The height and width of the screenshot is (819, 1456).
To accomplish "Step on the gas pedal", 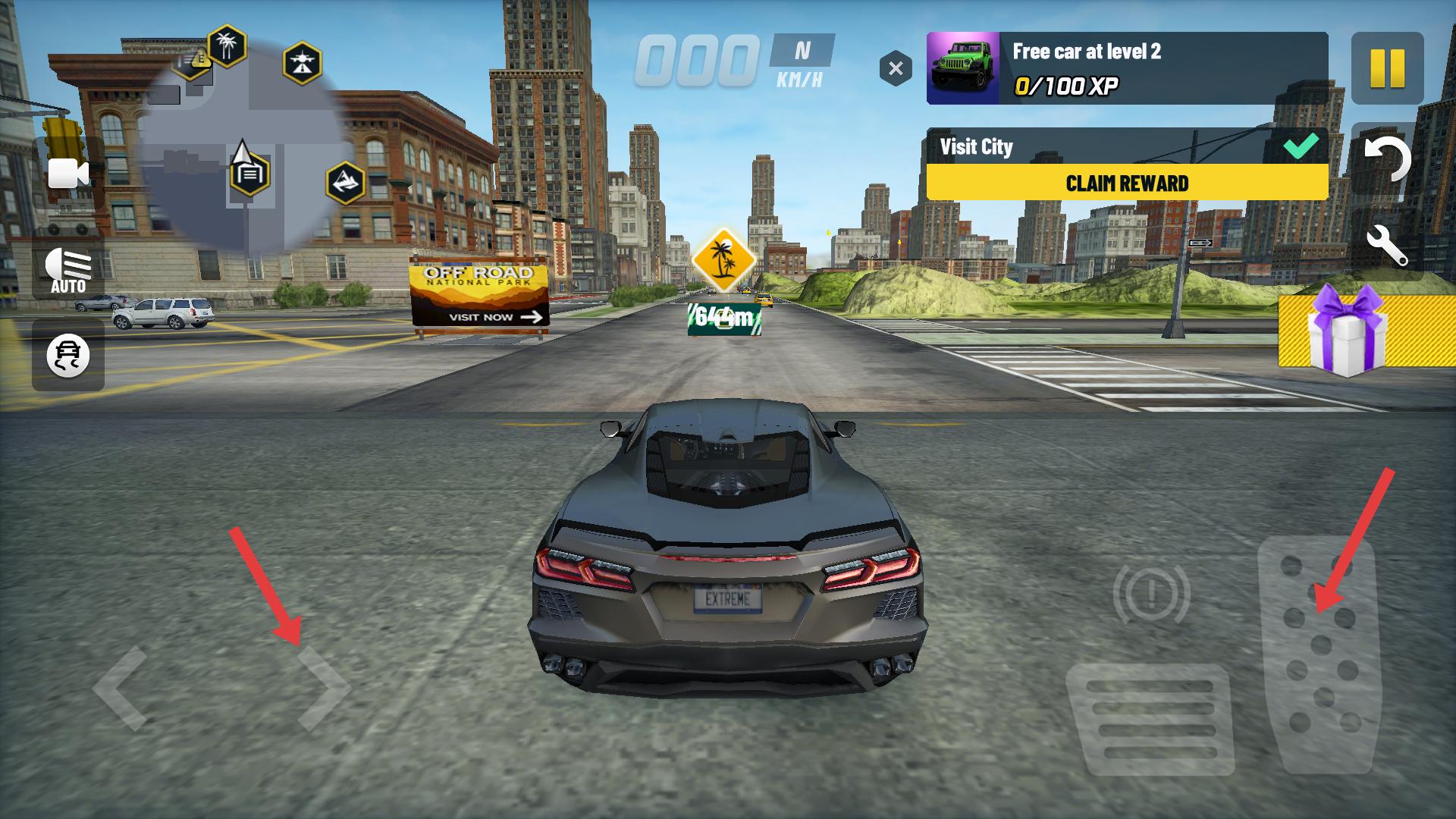I will click(1320, 654).
